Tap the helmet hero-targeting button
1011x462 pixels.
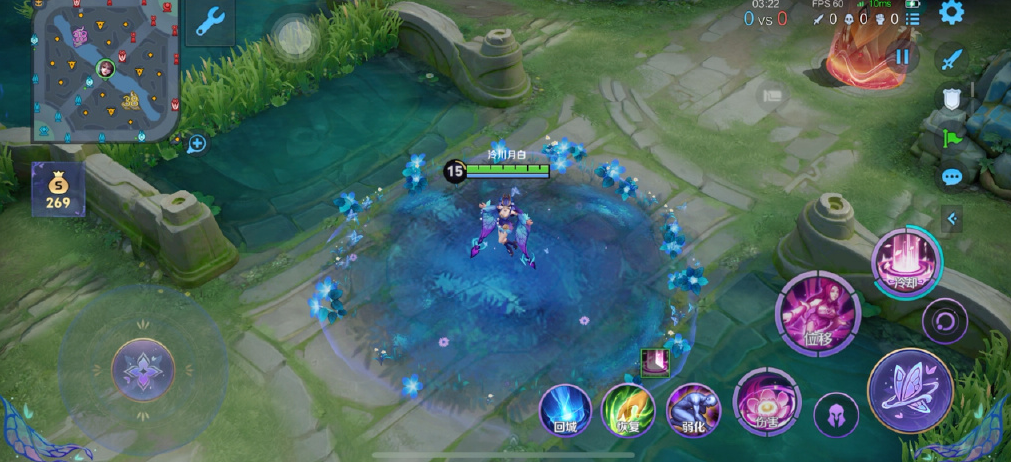pyautogui.click(x=836, y=414)
